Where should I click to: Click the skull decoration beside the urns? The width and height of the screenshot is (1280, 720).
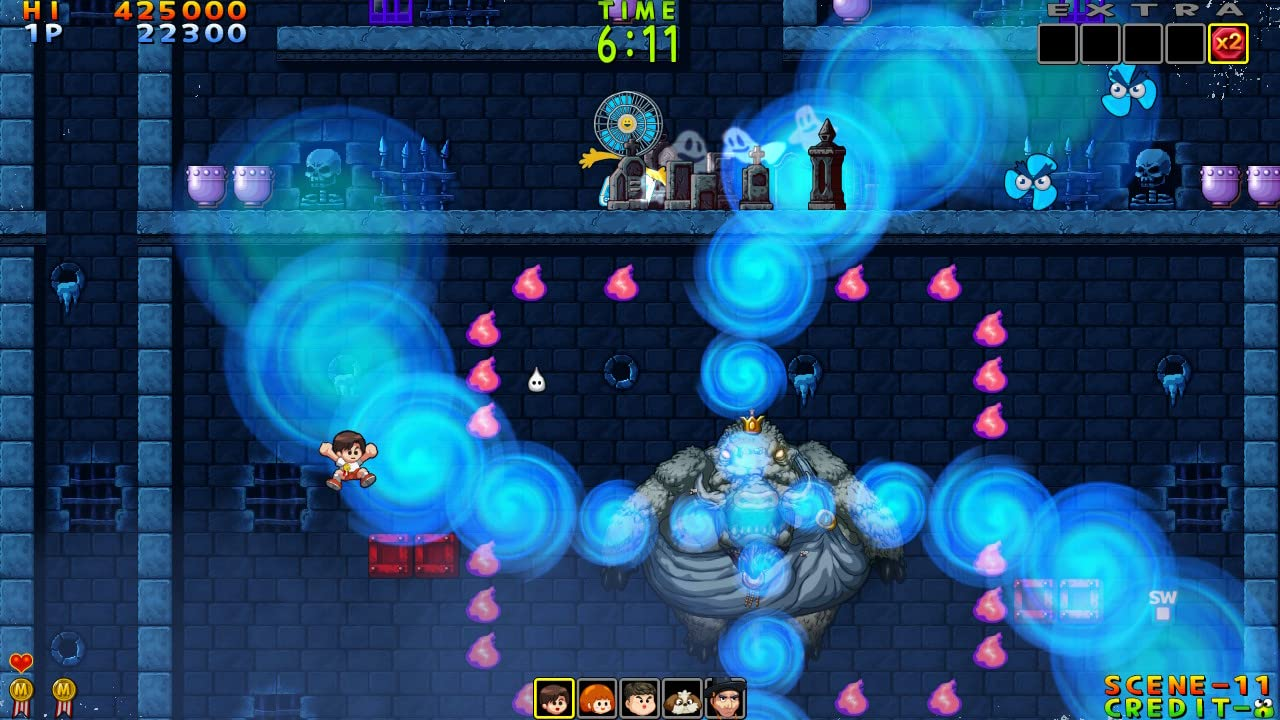[x=322, y=172]
